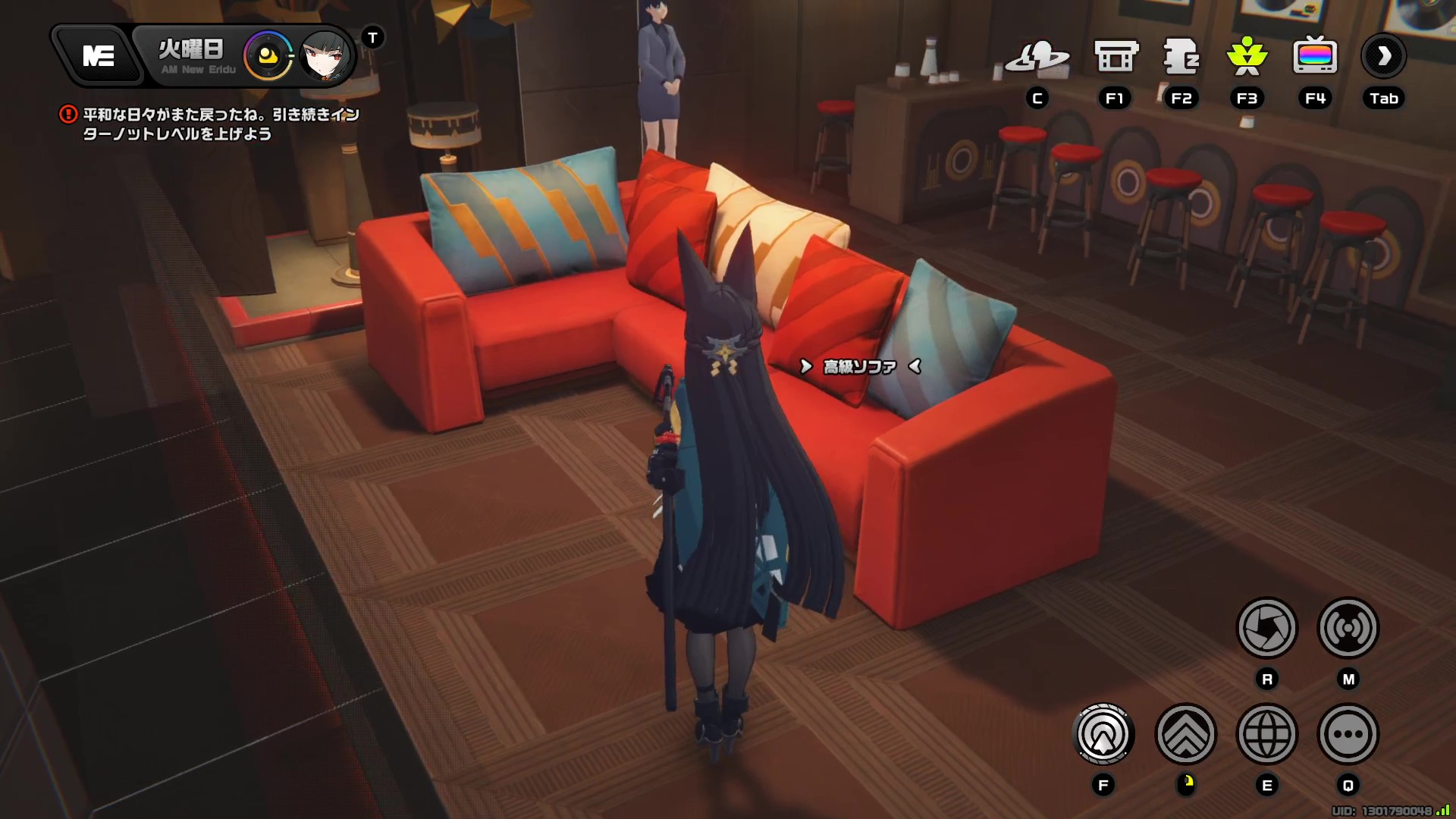Open the three-dot options icon above Q
1456x819 pixels.
(x=1348, y=734)
